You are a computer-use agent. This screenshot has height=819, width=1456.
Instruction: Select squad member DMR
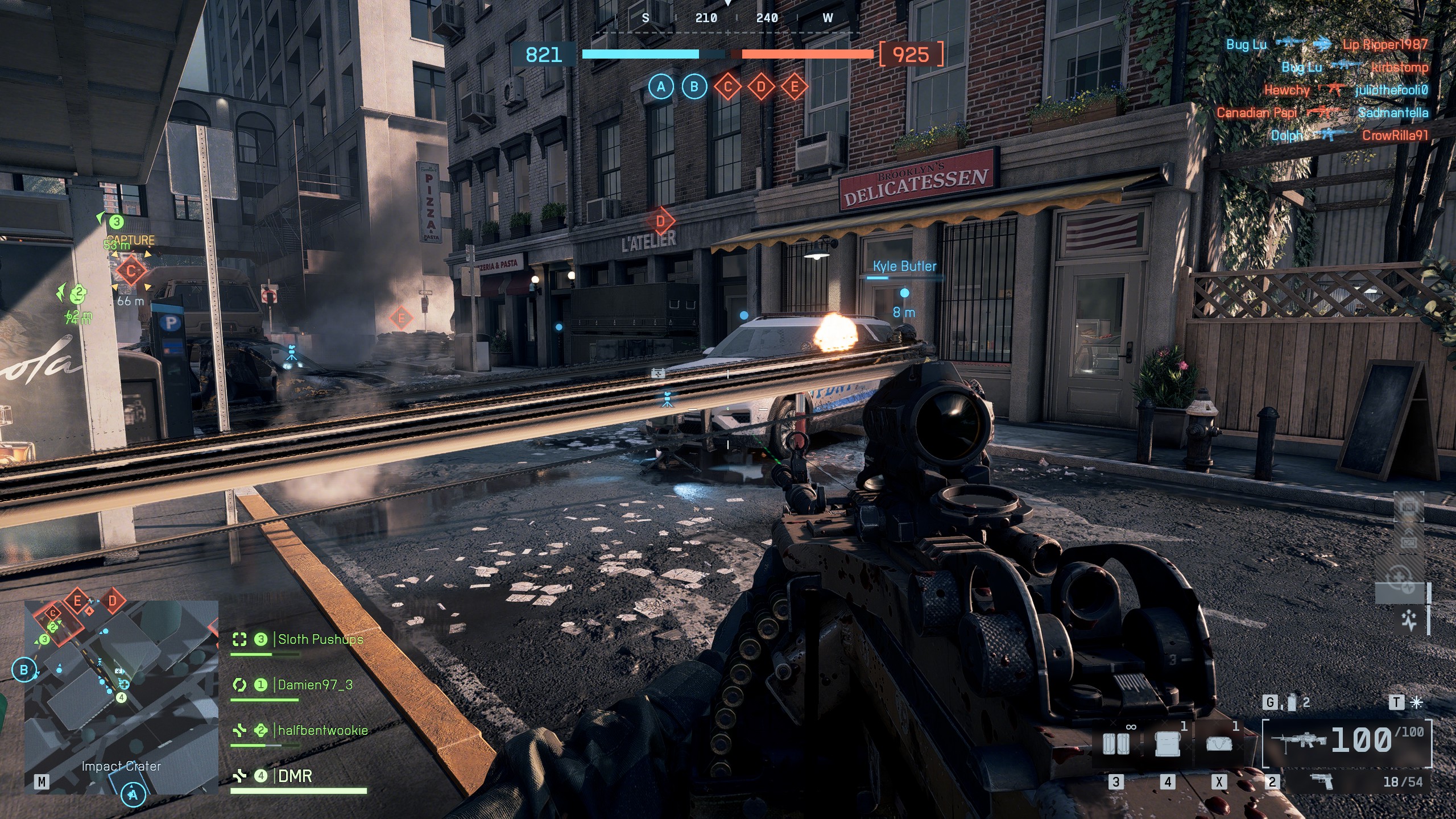point(295,776)
